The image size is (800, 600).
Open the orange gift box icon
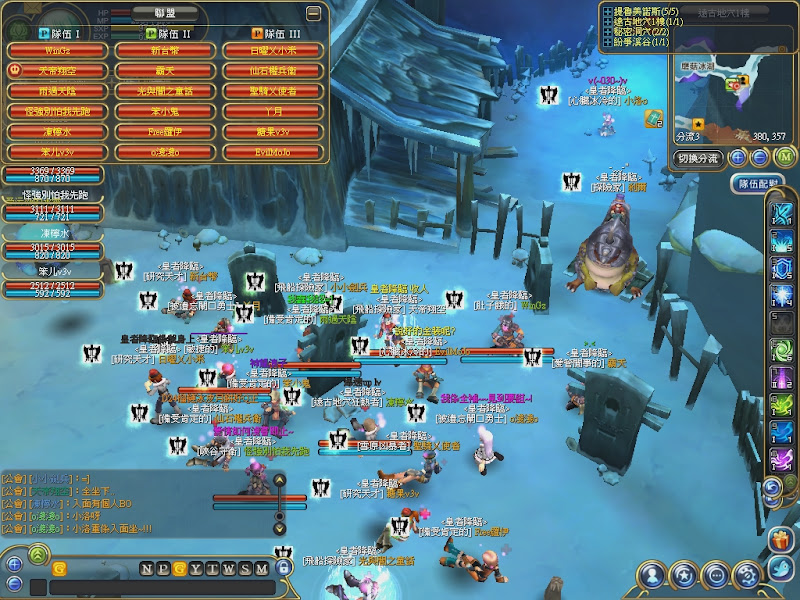(780, 541)
